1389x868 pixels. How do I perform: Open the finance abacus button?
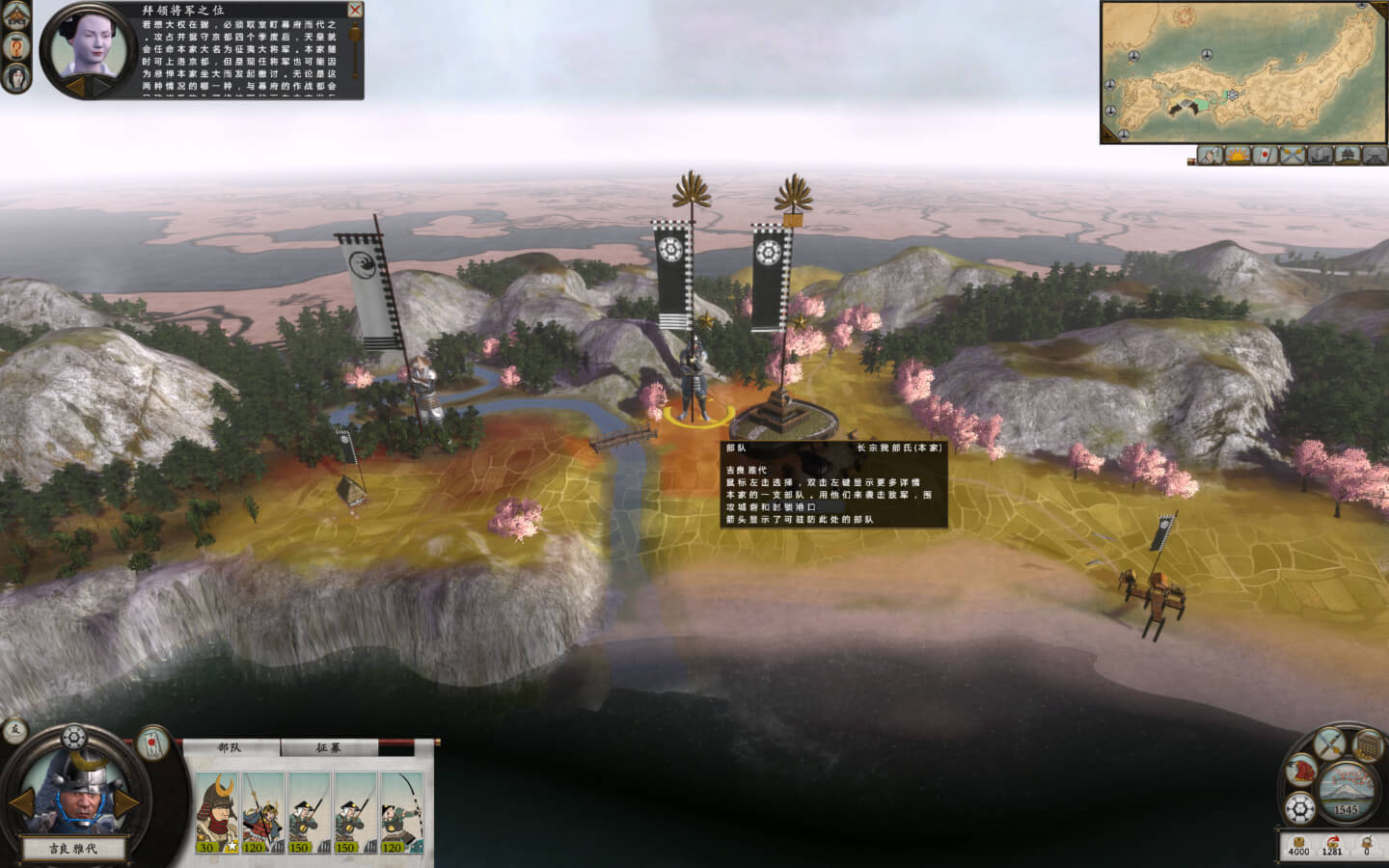(1368, 746)
